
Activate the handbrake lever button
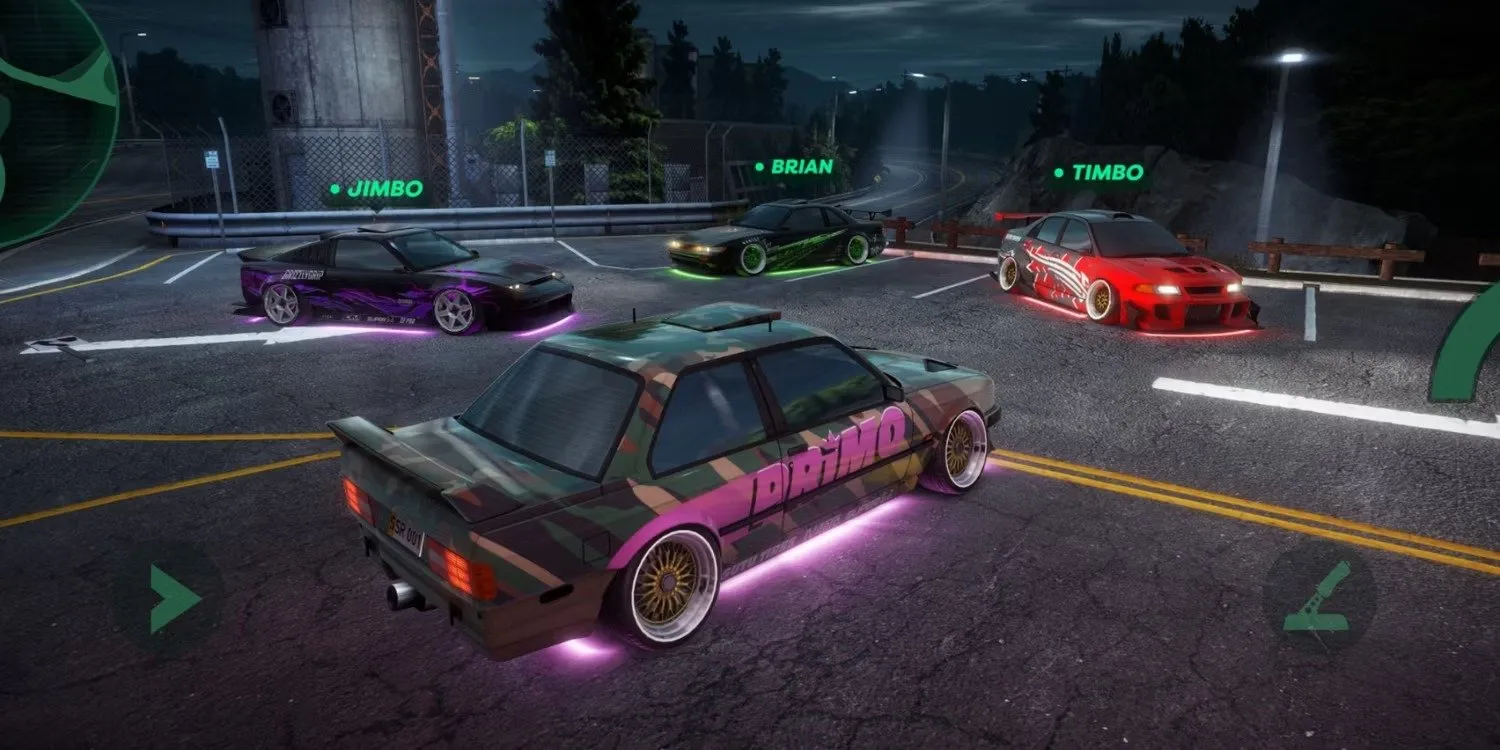click(1319, 598)
